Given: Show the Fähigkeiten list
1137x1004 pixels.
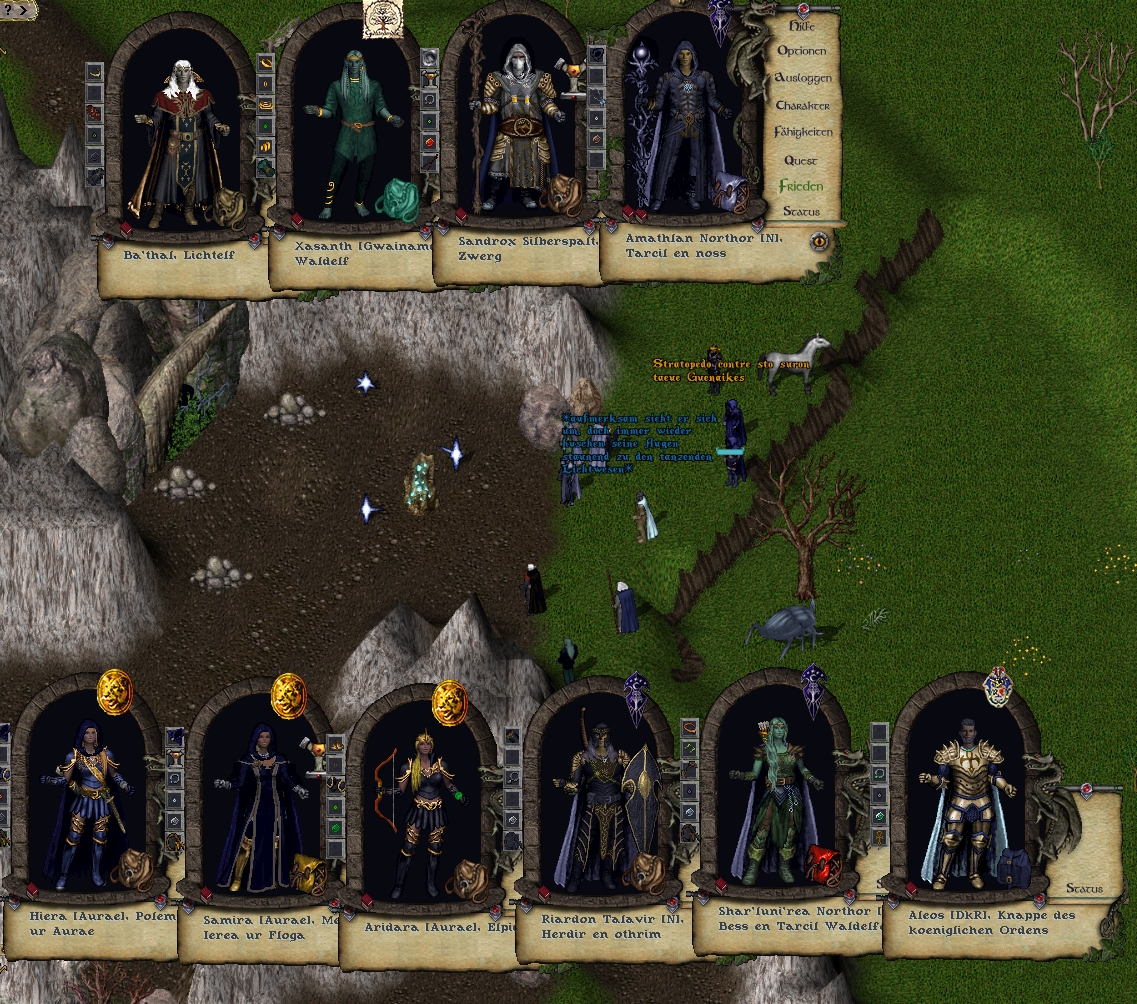Looking at the screenshot, I should pyautogui.click(x=802, y=132).
